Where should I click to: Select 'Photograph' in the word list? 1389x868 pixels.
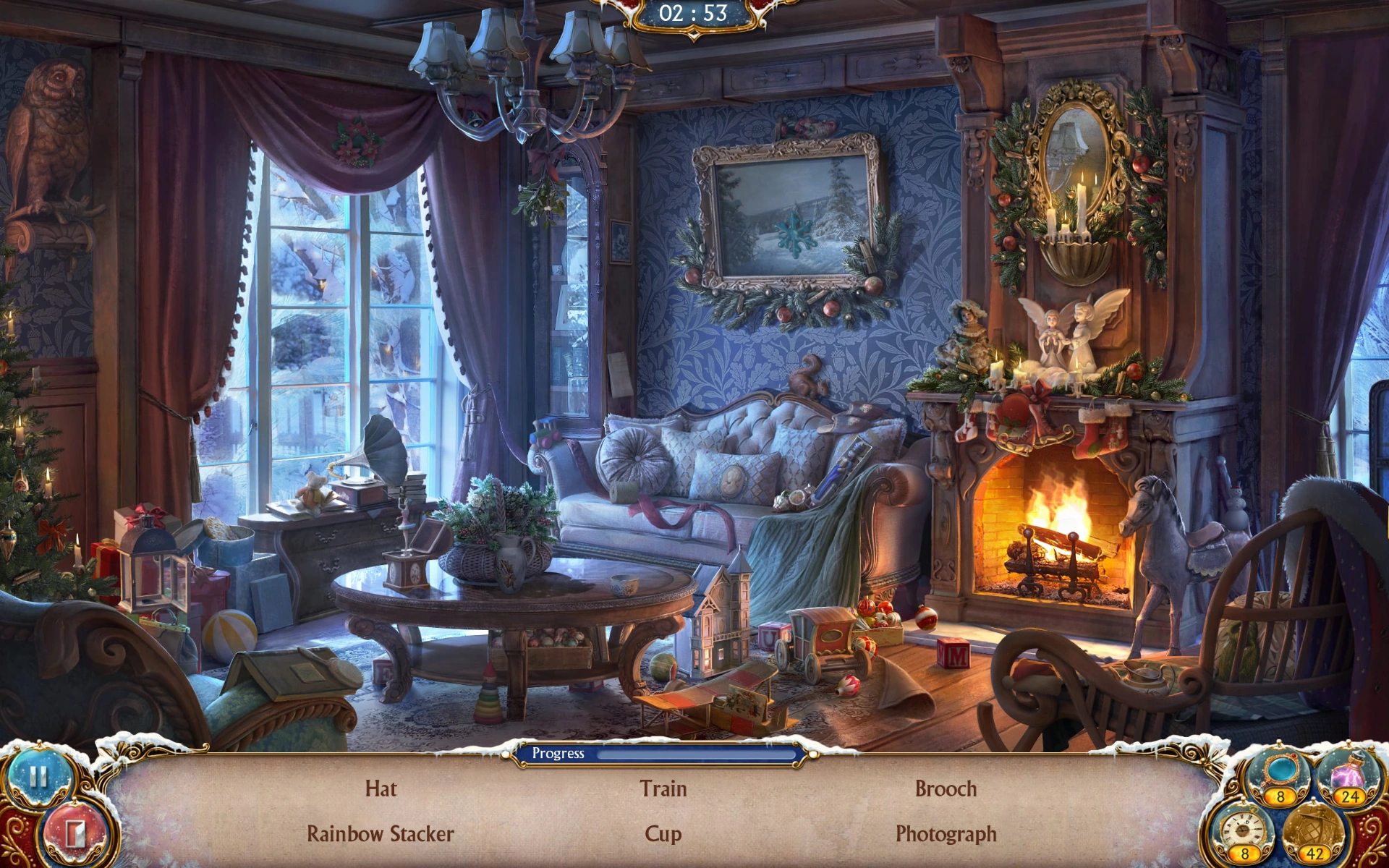[945, 834]
